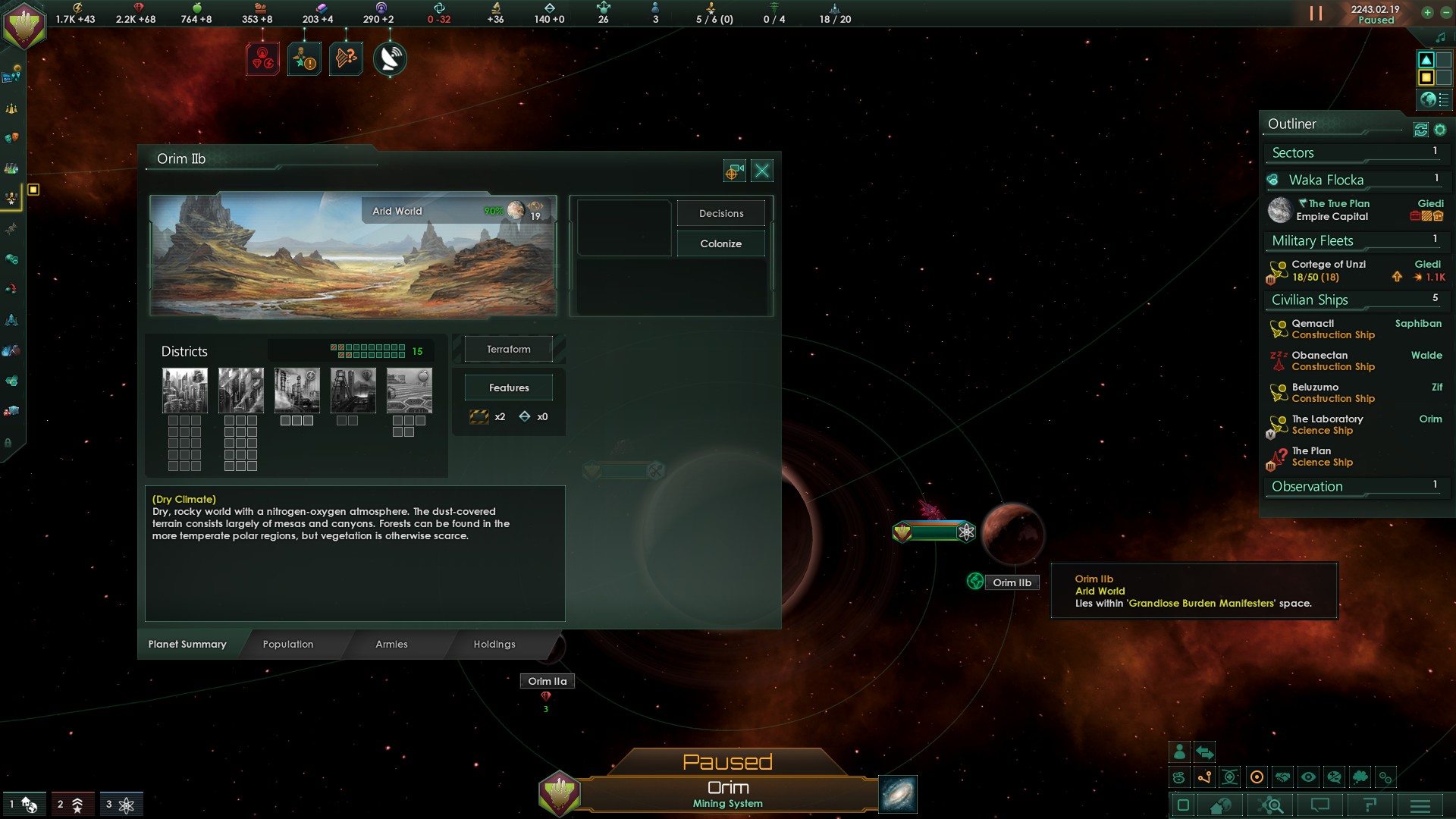1456x819 pixels.
Task: Show planetary Features
Action: pyautogui.click(x=508, y=388)
